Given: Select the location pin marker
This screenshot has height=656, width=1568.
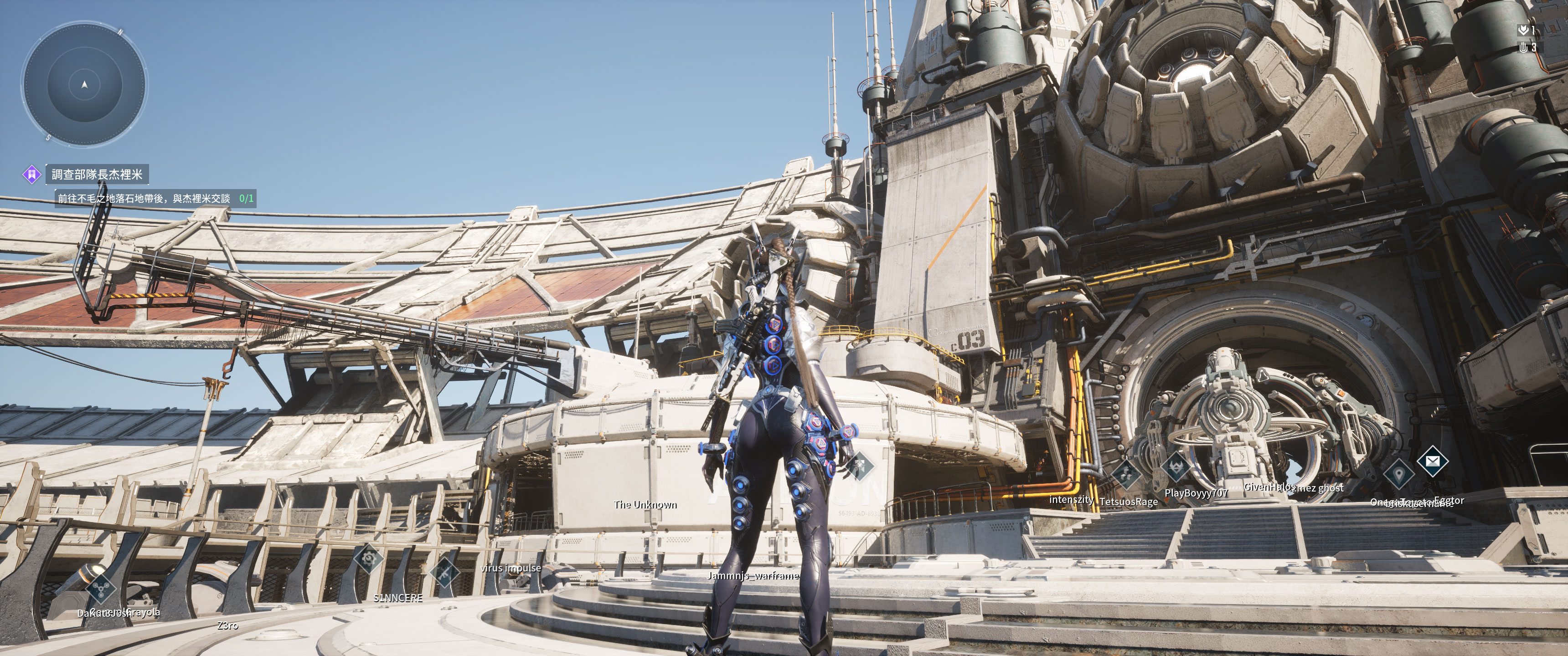Looking at the screenshot, I should pos(1398,473).
